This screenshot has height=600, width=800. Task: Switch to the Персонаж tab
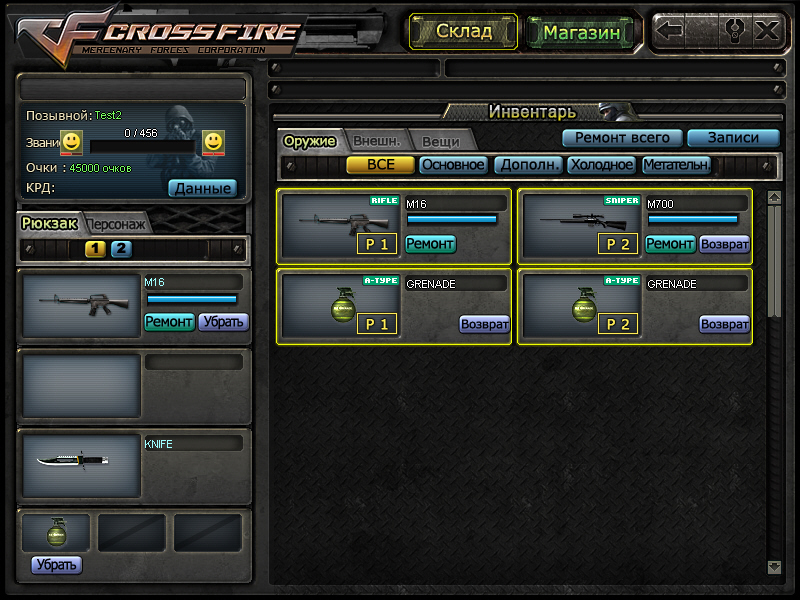(115, 224)
